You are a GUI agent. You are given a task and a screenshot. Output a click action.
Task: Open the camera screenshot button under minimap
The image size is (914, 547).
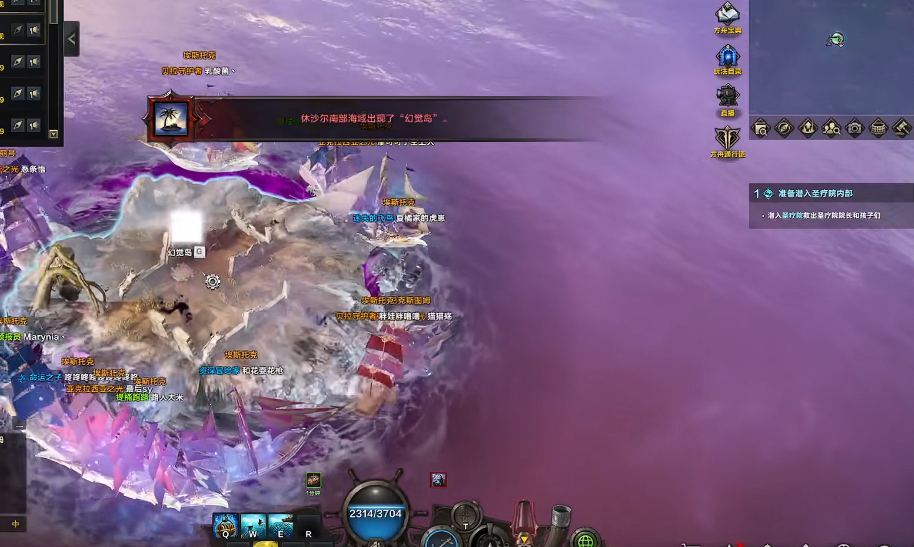click(x=855, y=127)
